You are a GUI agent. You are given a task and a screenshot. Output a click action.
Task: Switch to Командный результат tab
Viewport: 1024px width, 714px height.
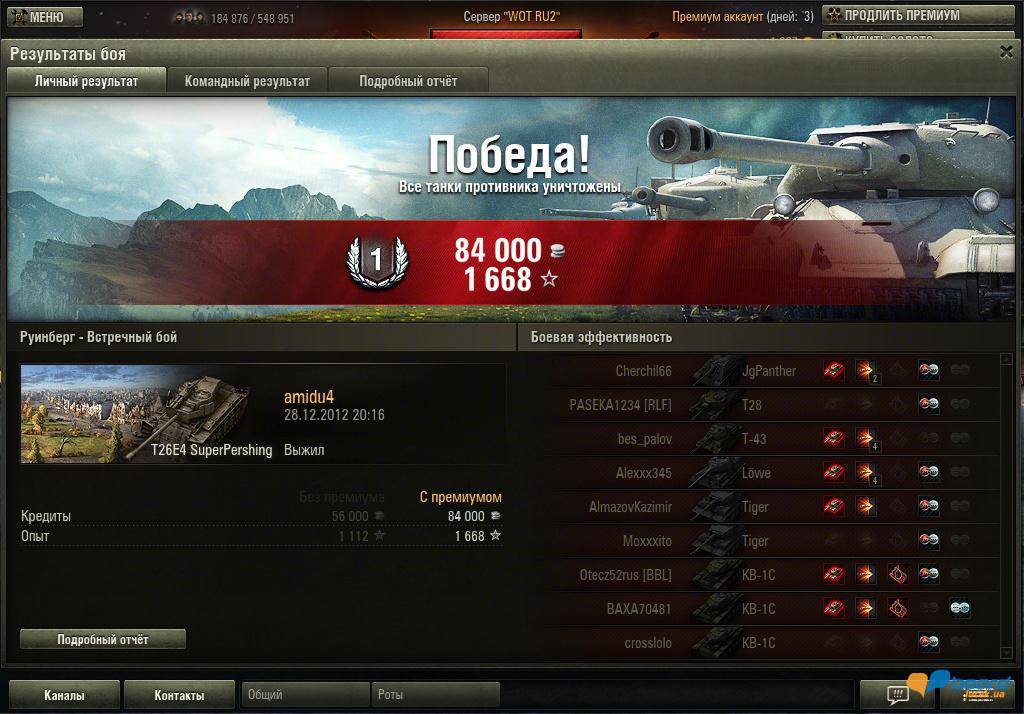pyautogui.click(x=247, y=82)
